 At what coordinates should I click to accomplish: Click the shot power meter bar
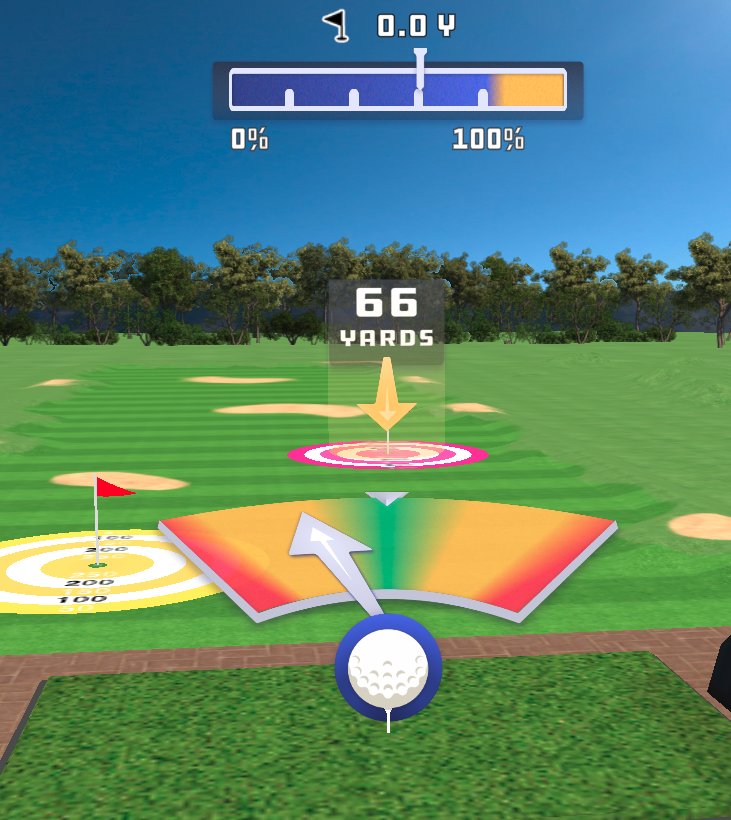(398, 90)
